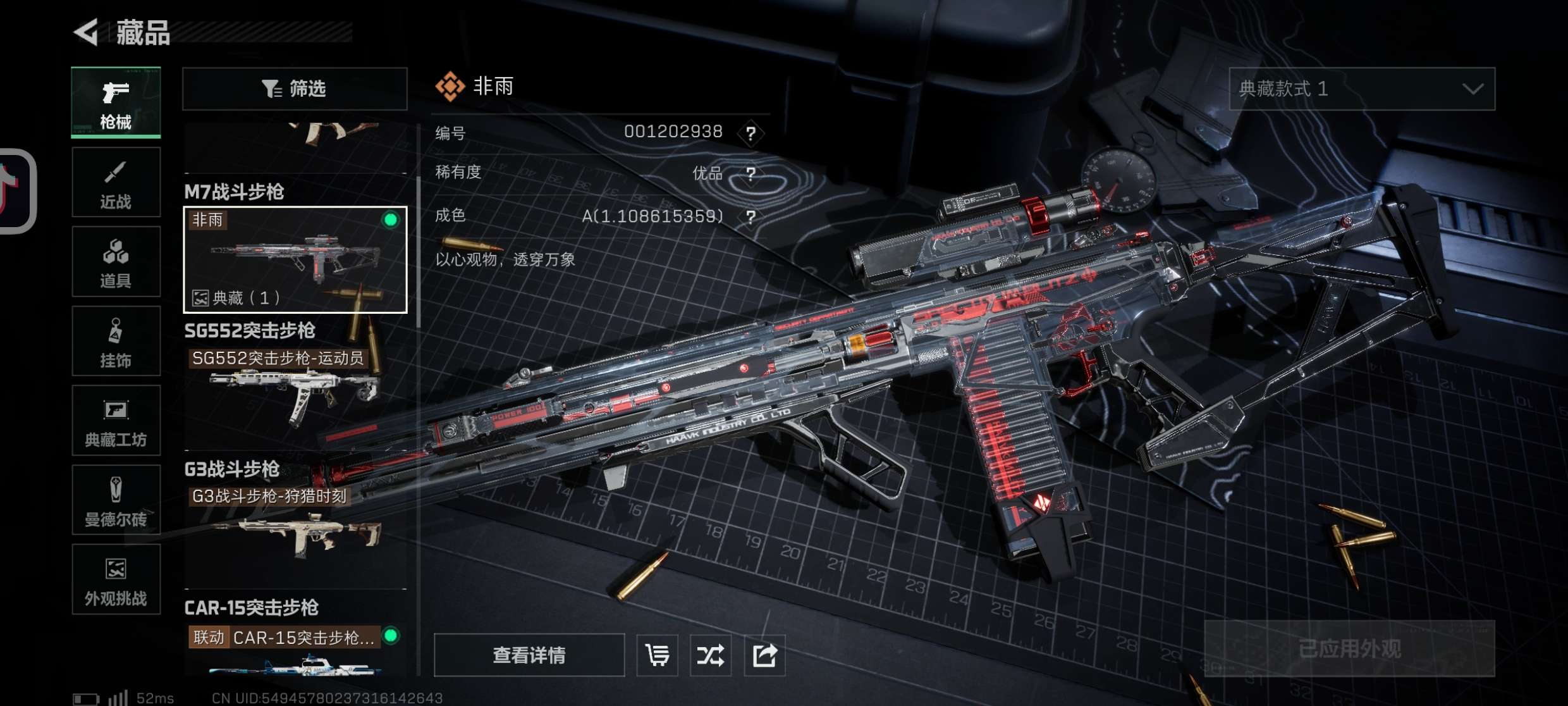Expand the 典藏款式 1 dropdown
Screen dimensions: 1568x706
tap(1361, 89)
